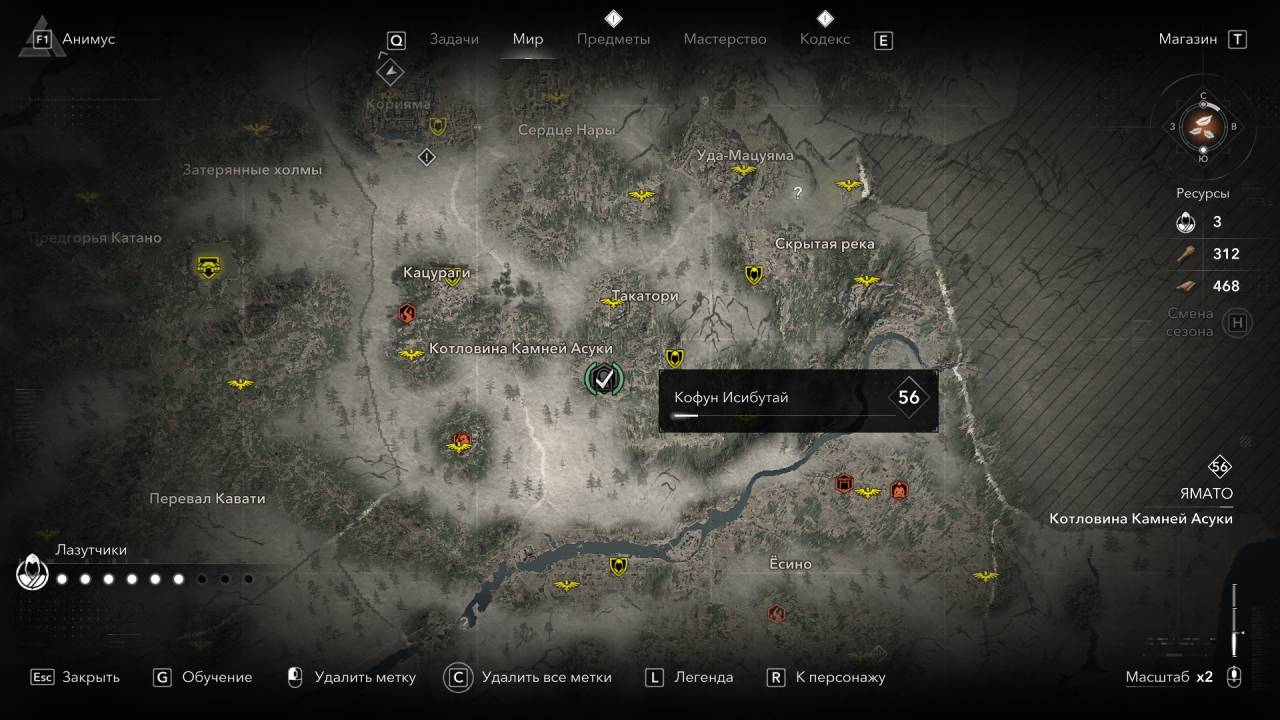Click the Лазутчики scout icon
This screenshot has height=720, width=1280.
[x=32, y=573]
